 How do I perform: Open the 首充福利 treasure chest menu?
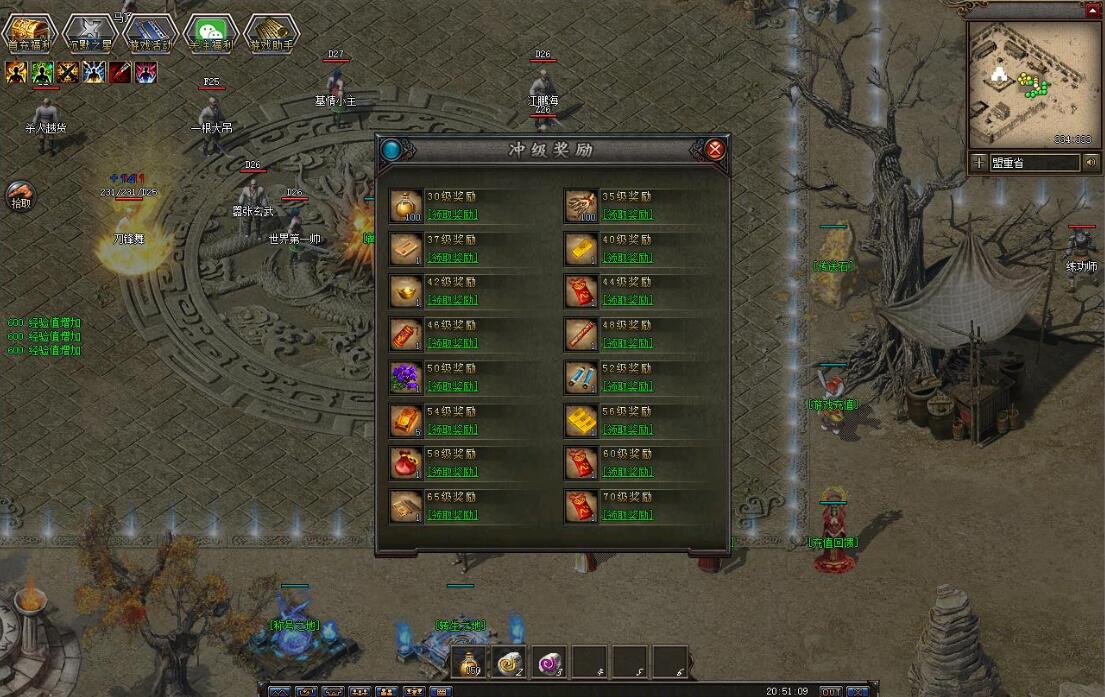coord(30,33)
